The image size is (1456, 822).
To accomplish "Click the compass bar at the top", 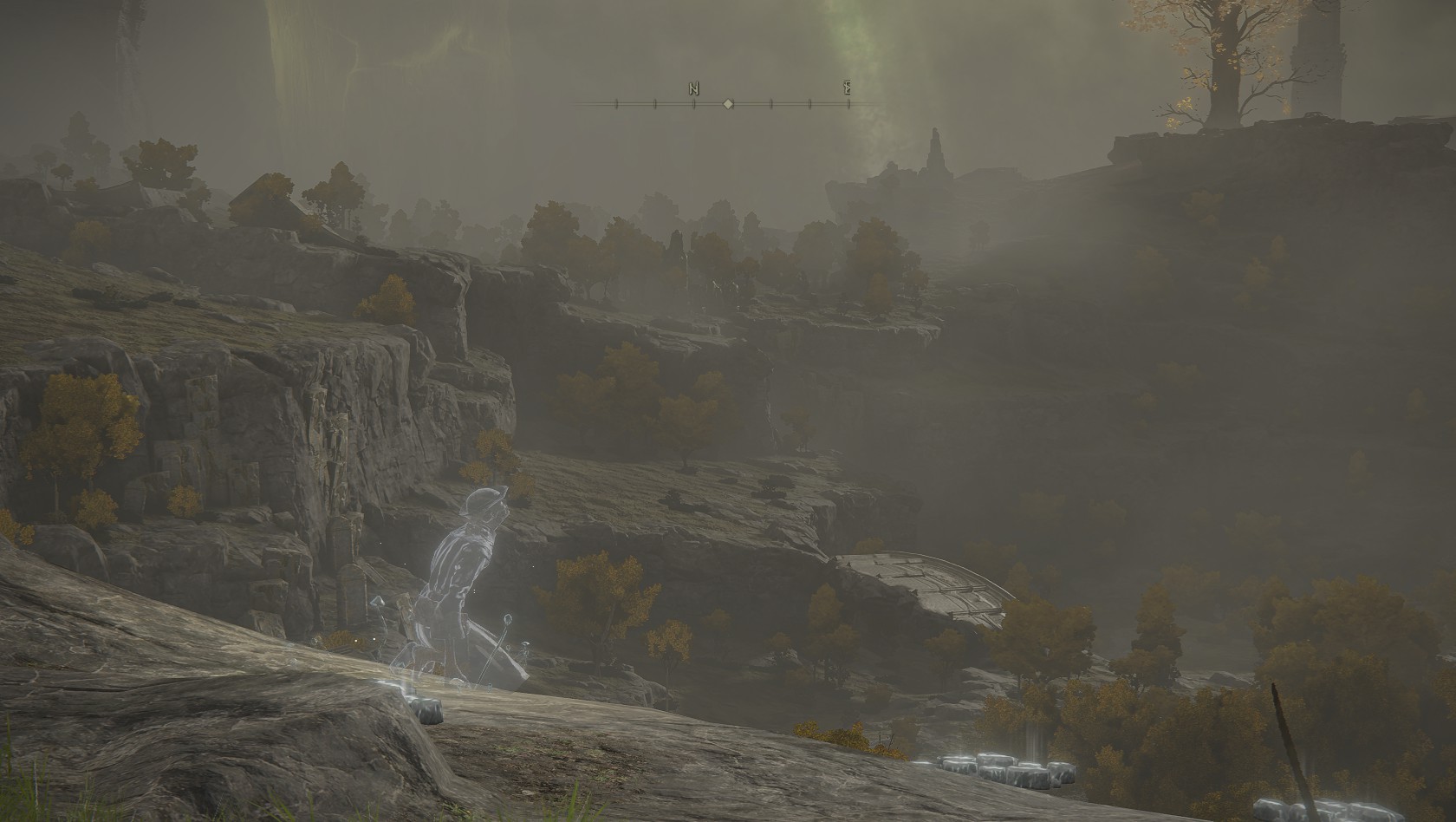I will (x=728, y=104).
